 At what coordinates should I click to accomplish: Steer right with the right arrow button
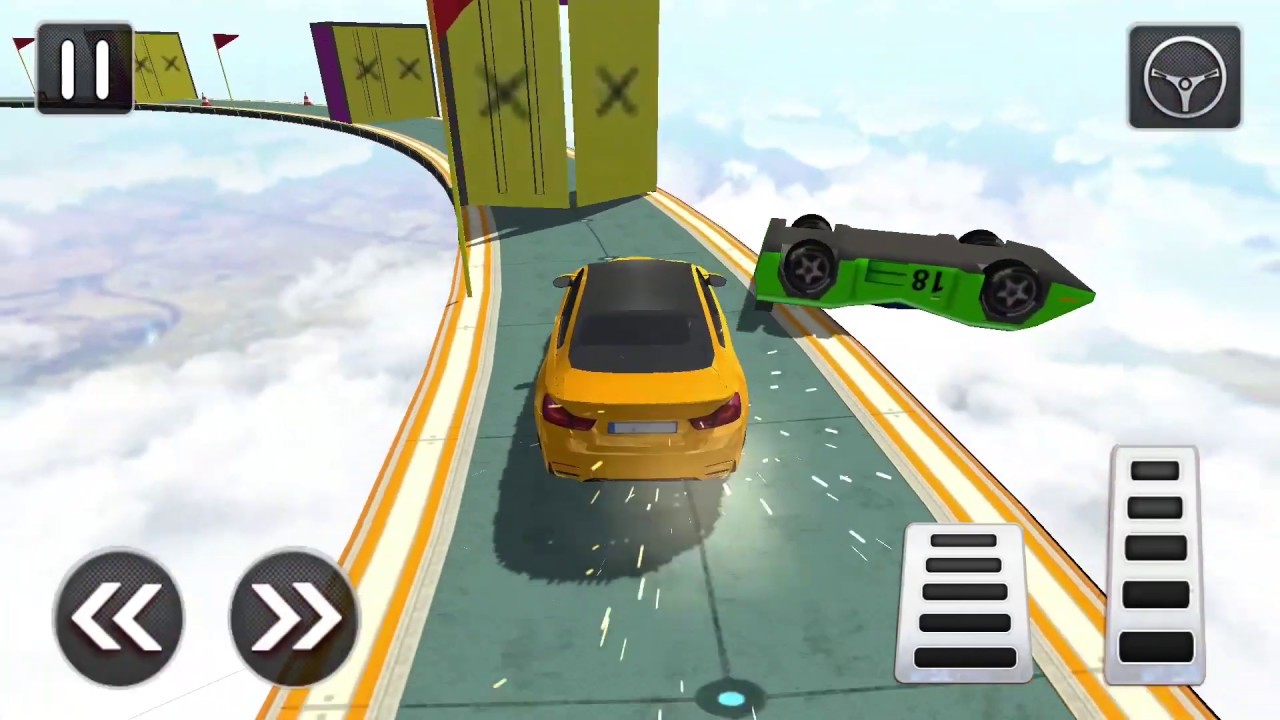[293, 615]
